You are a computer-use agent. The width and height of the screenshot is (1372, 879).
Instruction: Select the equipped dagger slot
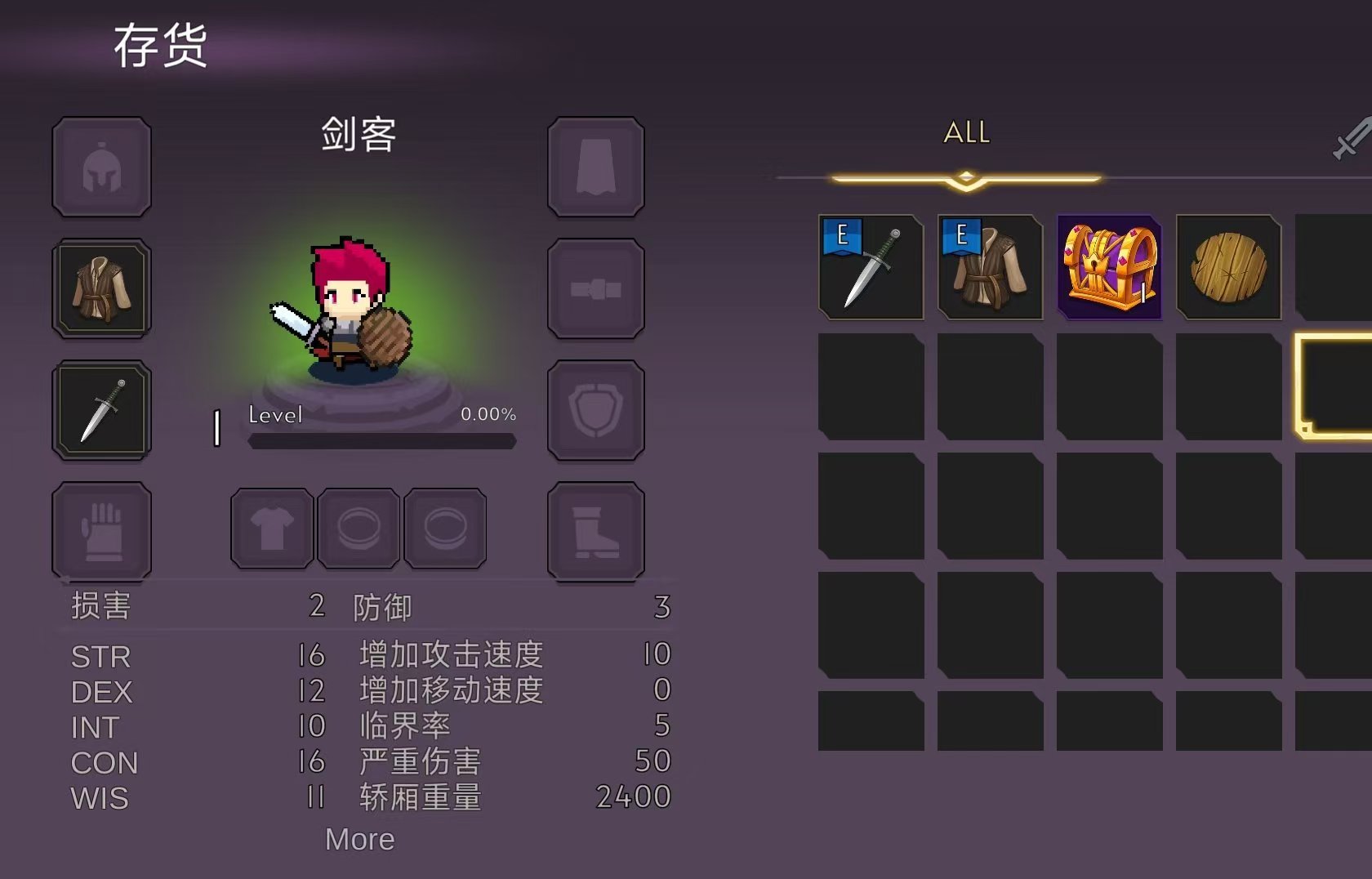pyautogui.click(x=100, y=409)
